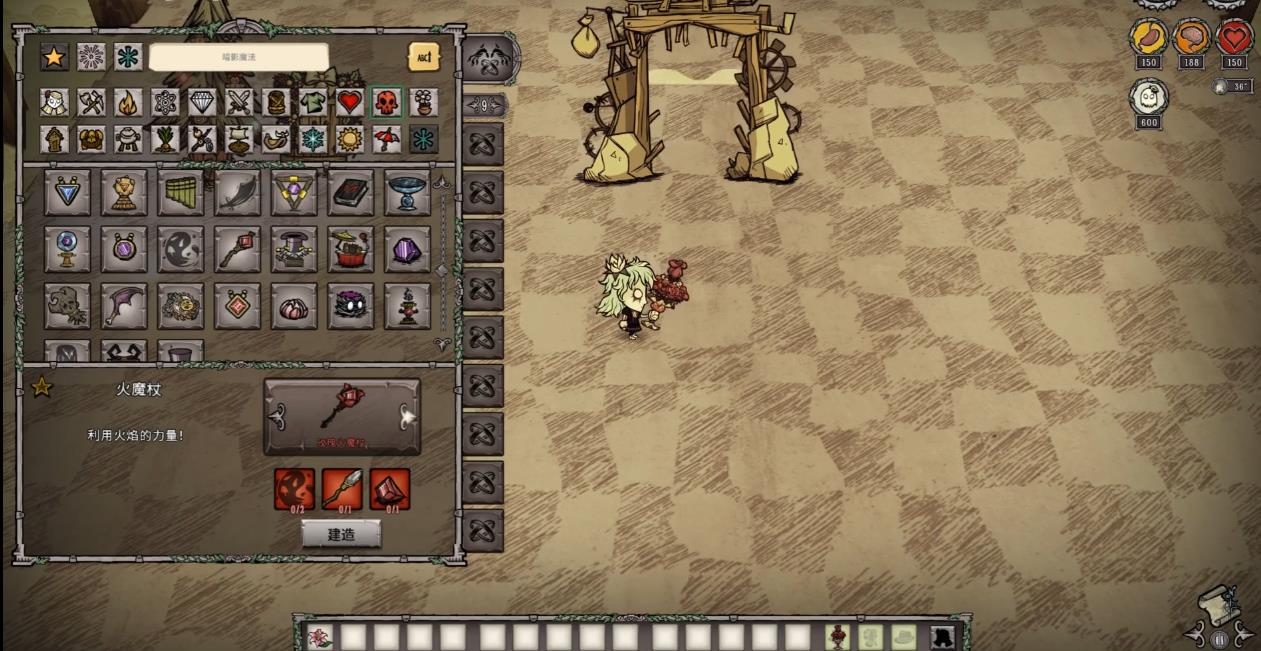Image resolution: width=1261 pixels, height=651 pixels.
Task: Click the next skin arrow
Action: click(408, 416)
